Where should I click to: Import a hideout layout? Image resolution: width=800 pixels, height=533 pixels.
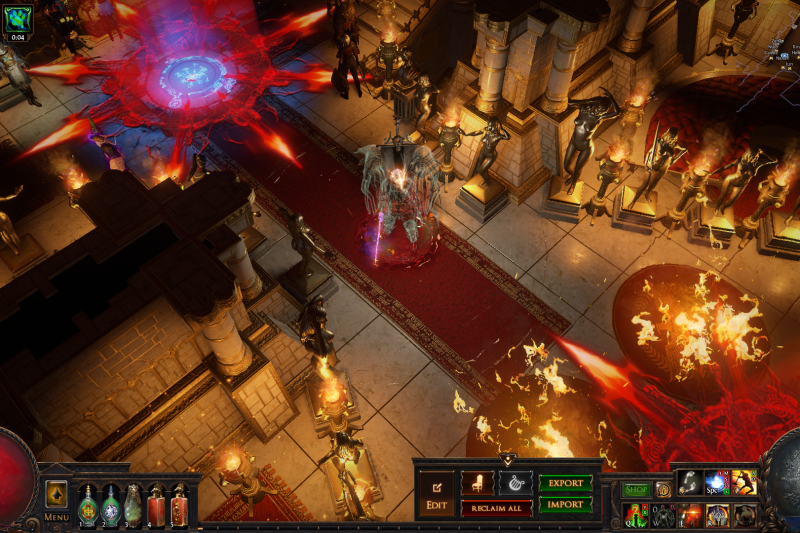565,505
